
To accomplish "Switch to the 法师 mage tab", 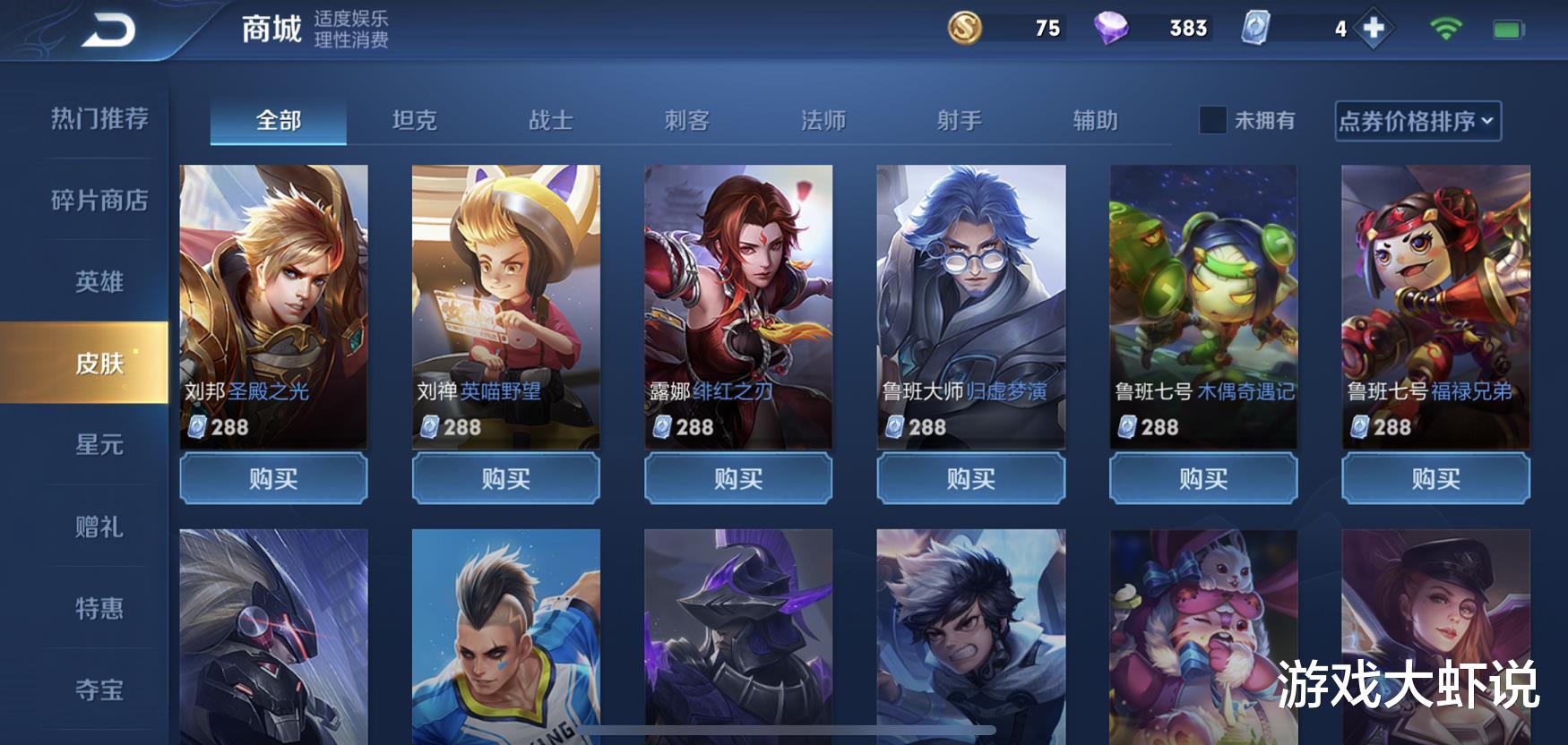I will (x=825, y=119).
